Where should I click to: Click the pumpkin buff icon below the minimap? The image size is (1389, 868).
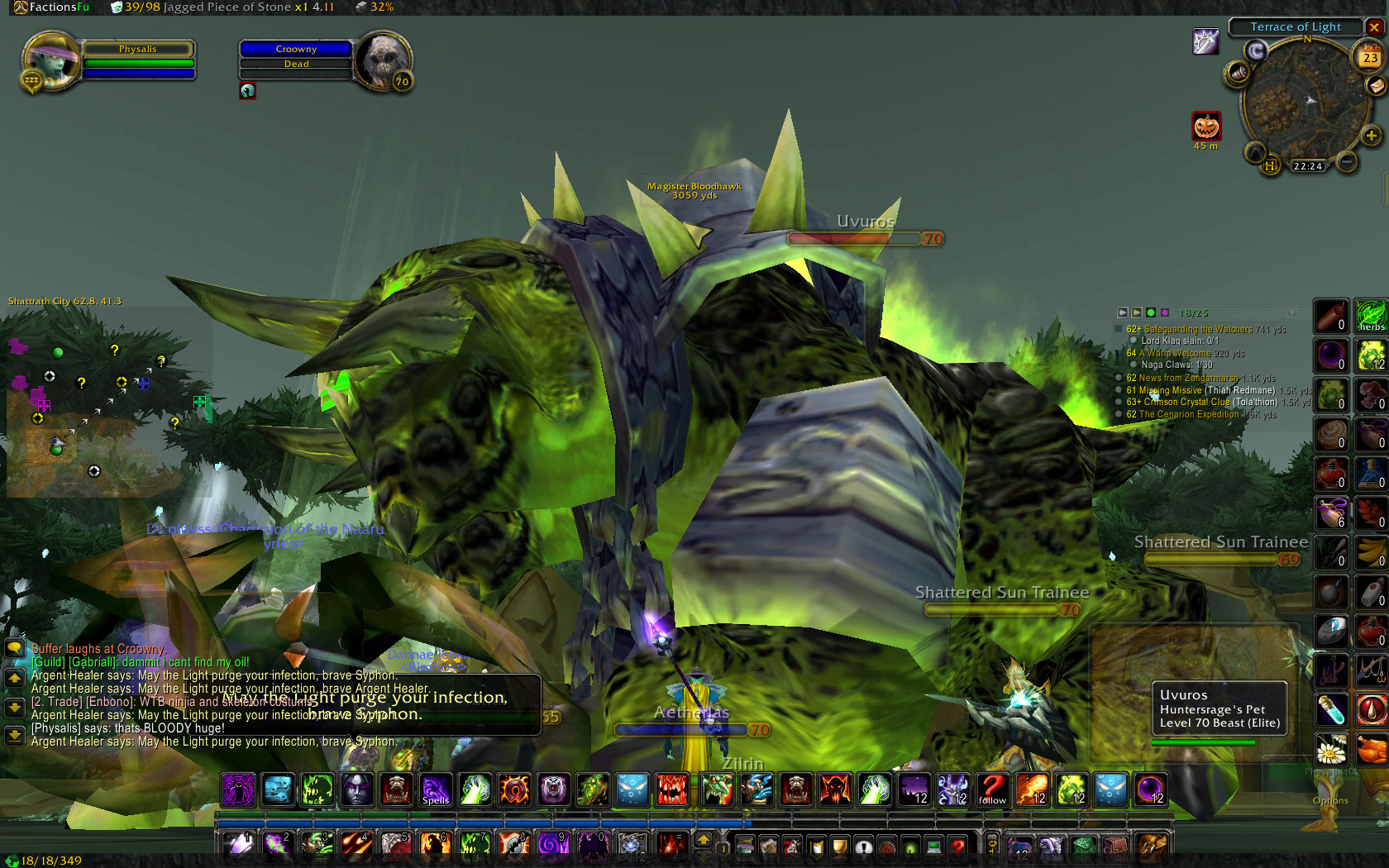tap(1206, 125)
